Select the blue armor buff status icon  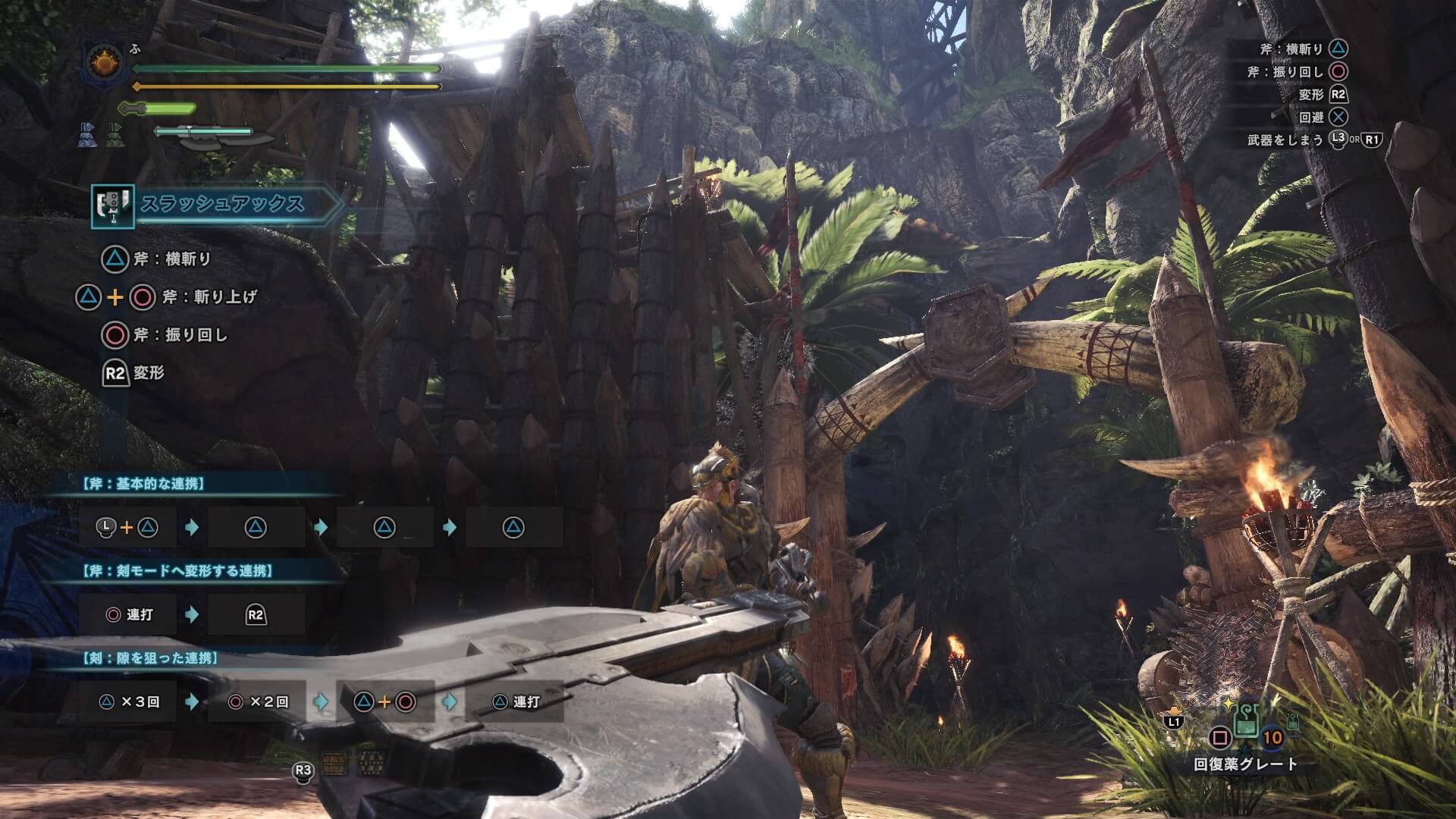click(86, 134)
